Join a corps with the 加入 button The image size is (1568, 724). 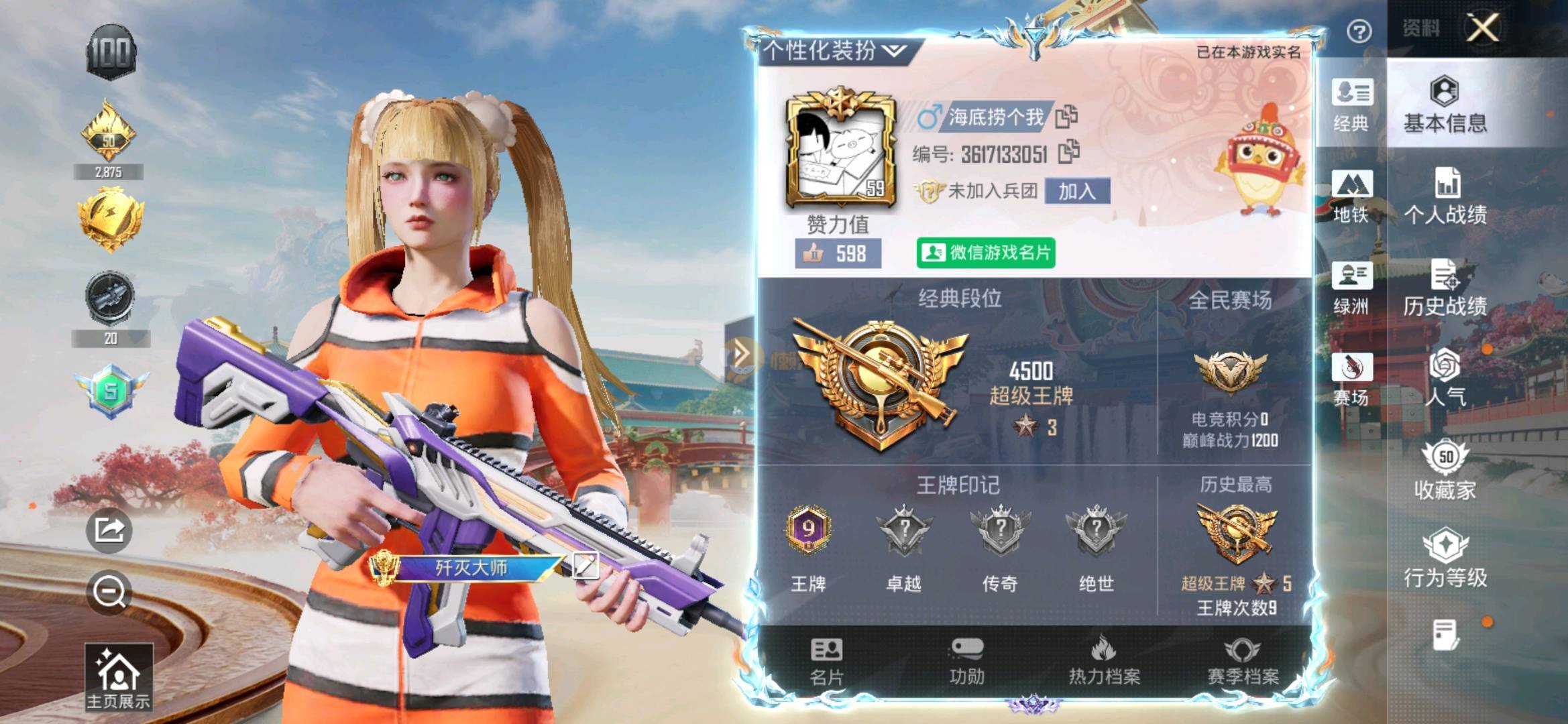click(1076, 192)
